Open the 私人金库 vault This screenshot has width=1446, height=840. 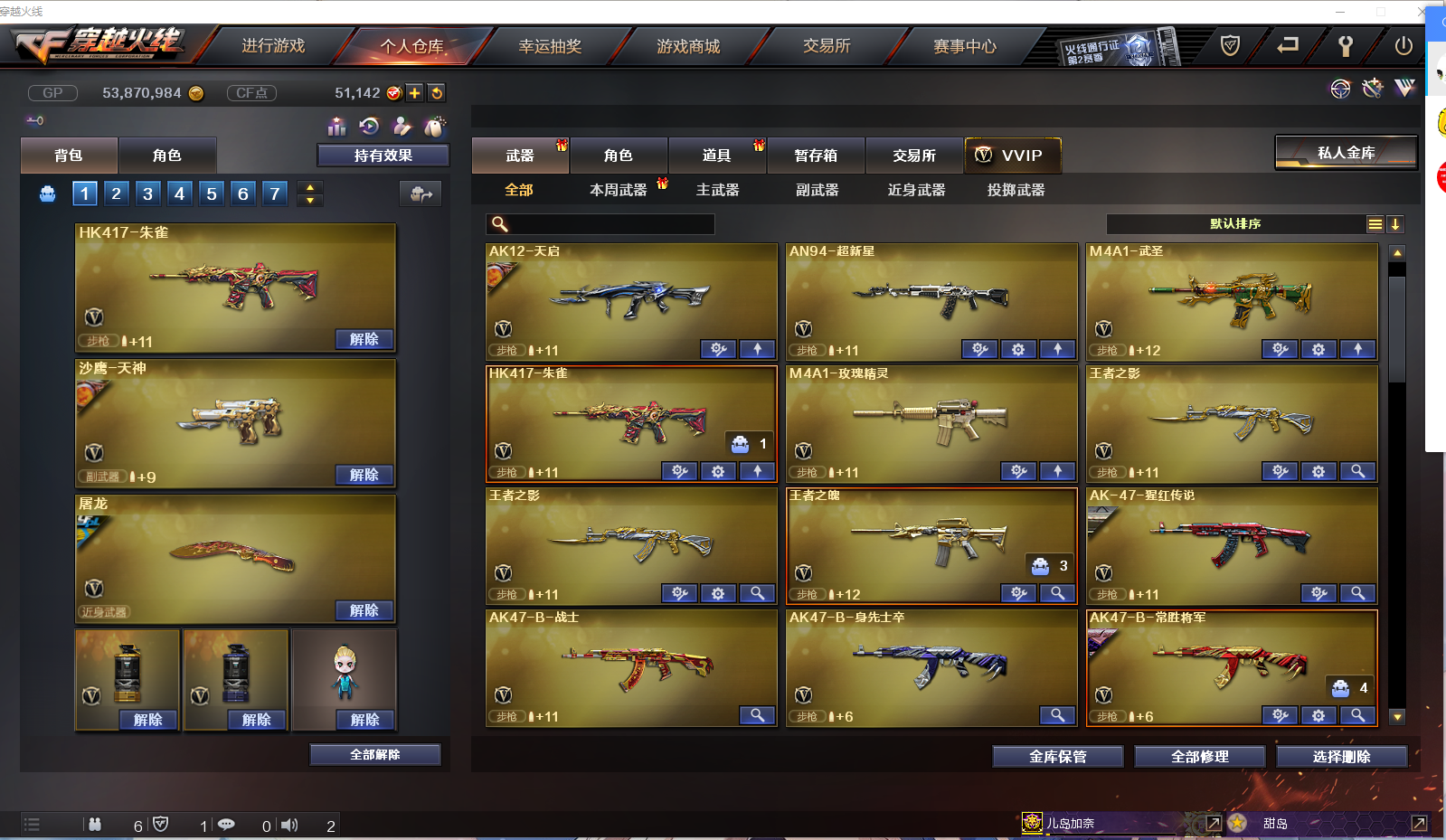(1346, 152)
